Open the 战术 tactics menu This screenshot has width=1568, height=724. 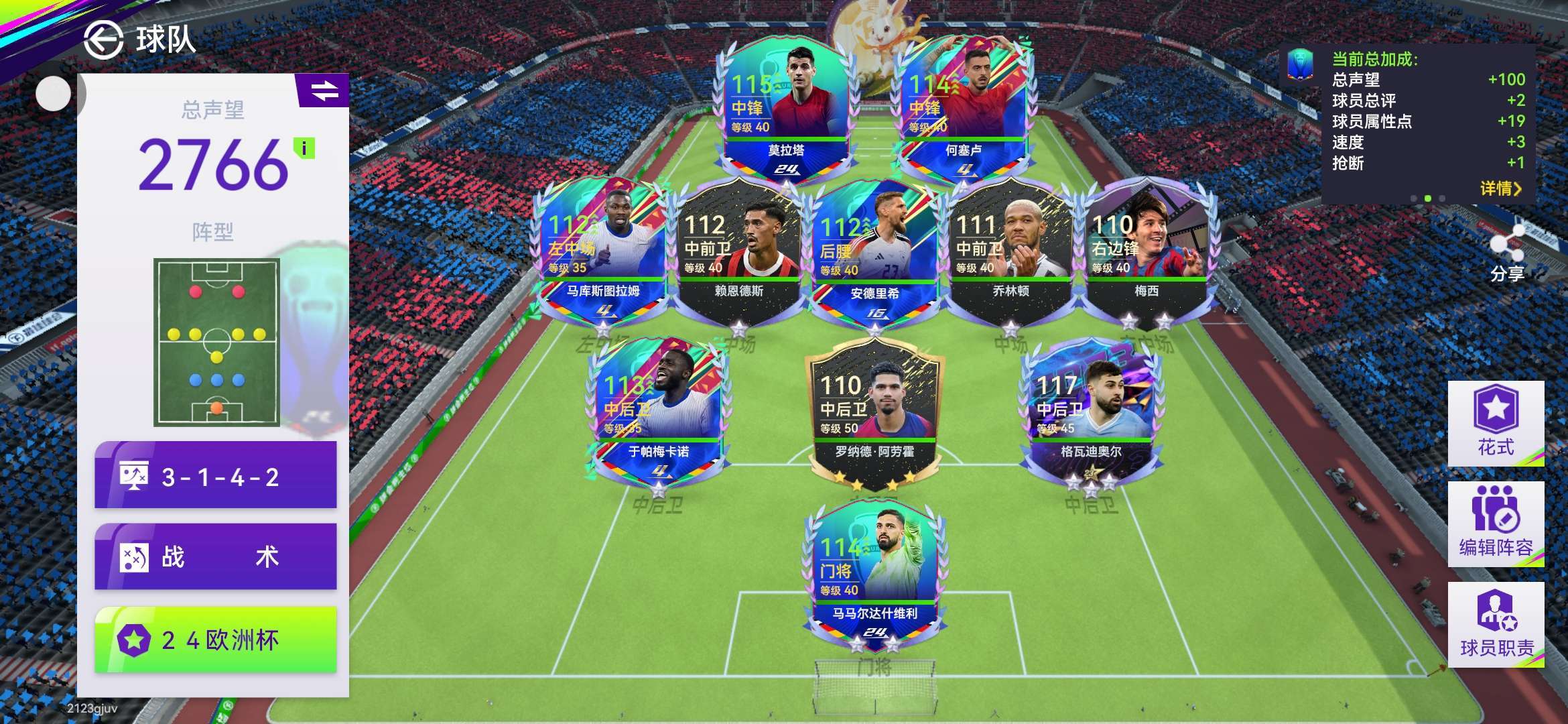point(215,556)
